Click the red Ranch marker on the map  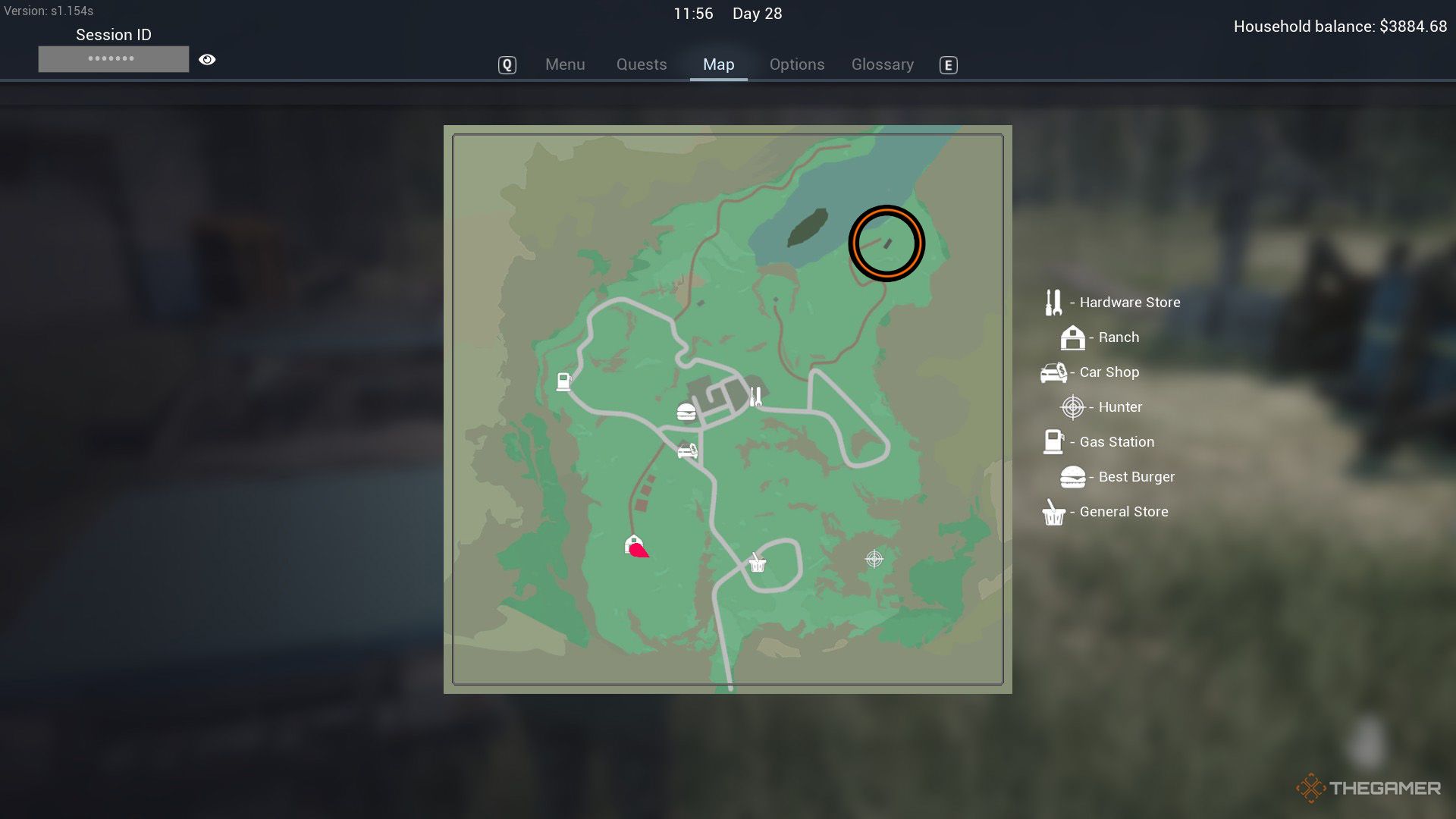635,546
